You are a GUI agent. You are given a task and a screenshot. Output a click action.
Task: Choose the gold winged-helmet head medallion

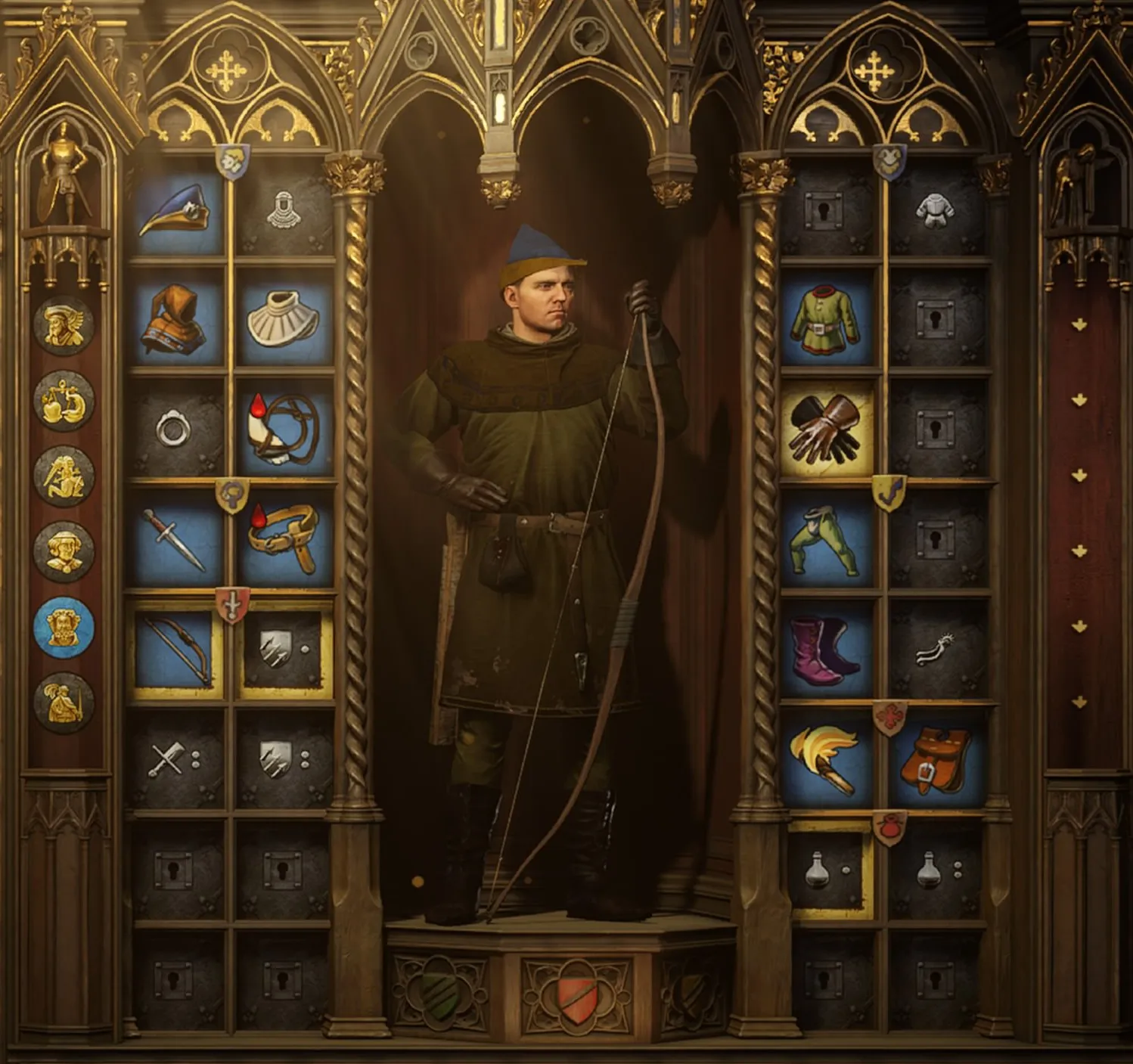coord(64,325)
